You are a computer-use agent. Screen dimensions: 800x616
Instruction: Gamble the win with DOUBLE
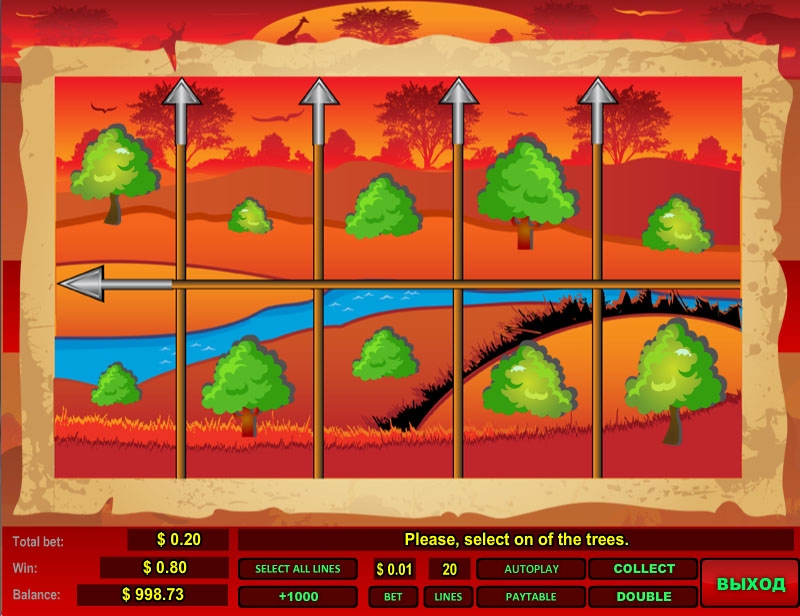click(x=643, y=597)
